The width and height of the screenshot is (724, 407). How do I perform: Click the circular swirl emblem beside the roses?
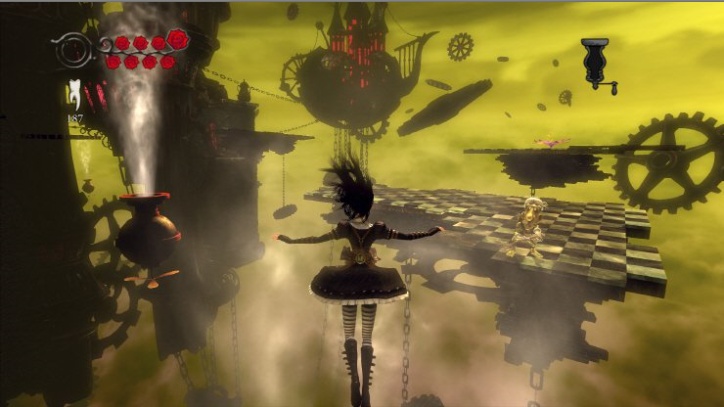point(74,47)
